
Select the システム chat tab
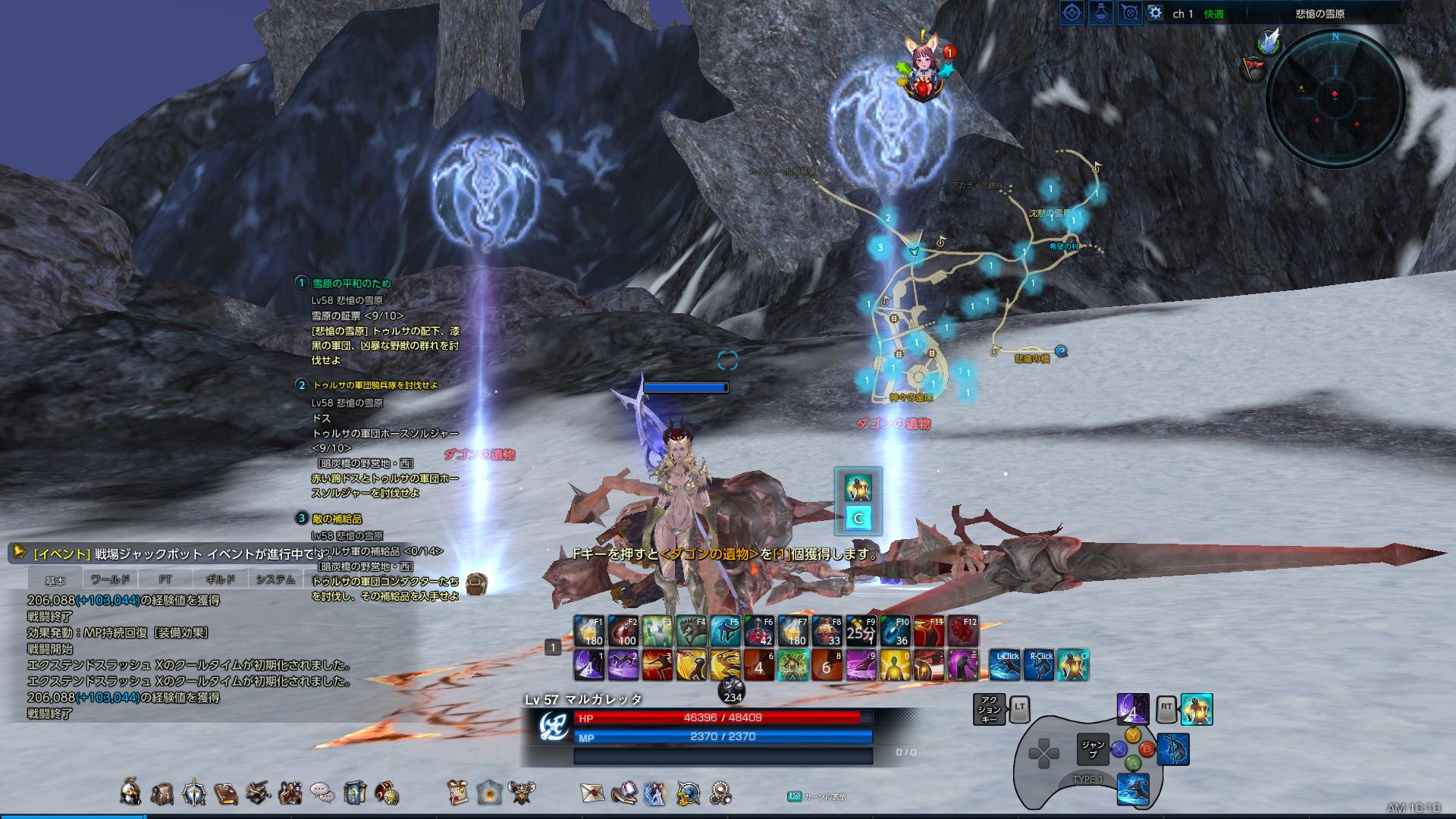275,579
